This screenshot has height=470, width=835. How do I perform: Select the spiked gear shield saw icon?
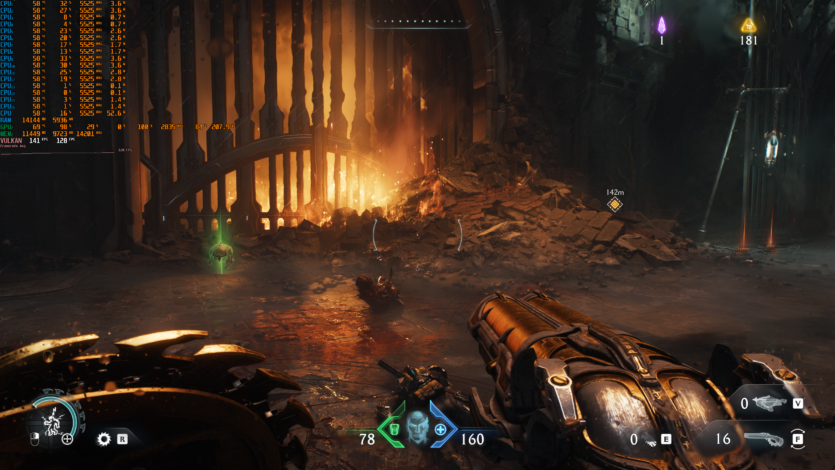103,438
